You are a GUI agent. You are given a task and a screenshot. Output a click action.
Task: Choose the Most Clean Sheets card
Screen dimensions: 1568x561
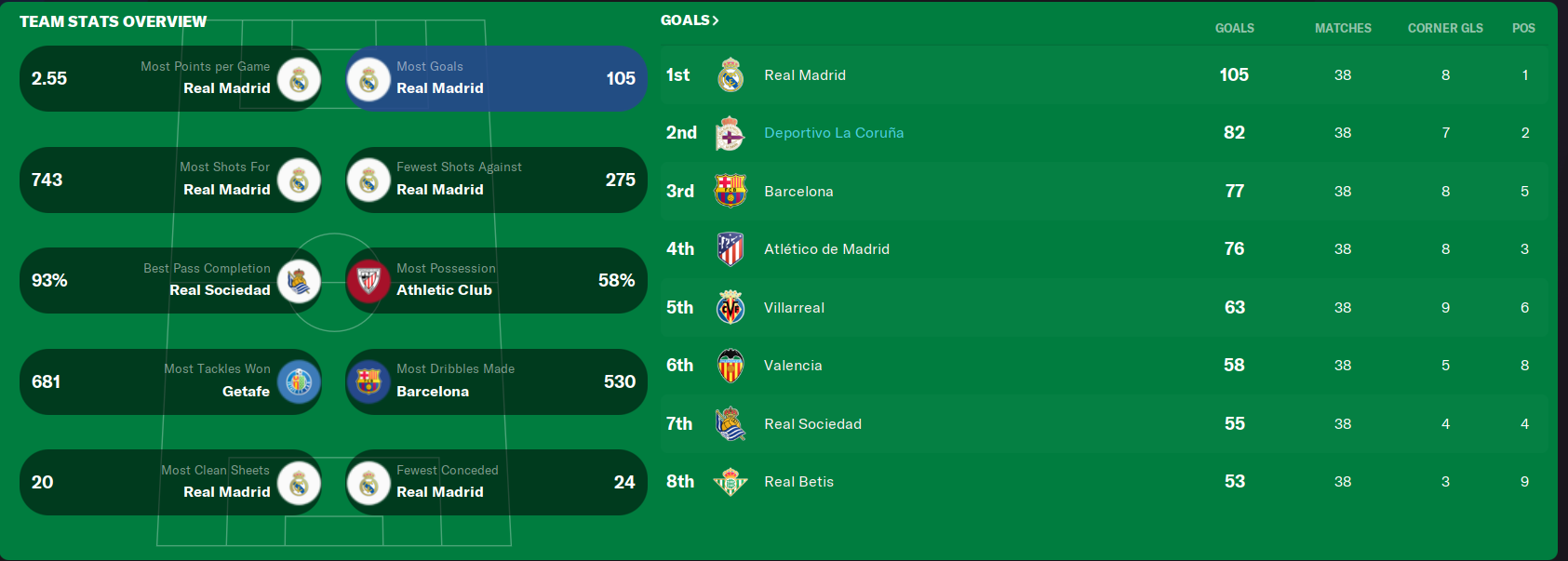[170, 482]
